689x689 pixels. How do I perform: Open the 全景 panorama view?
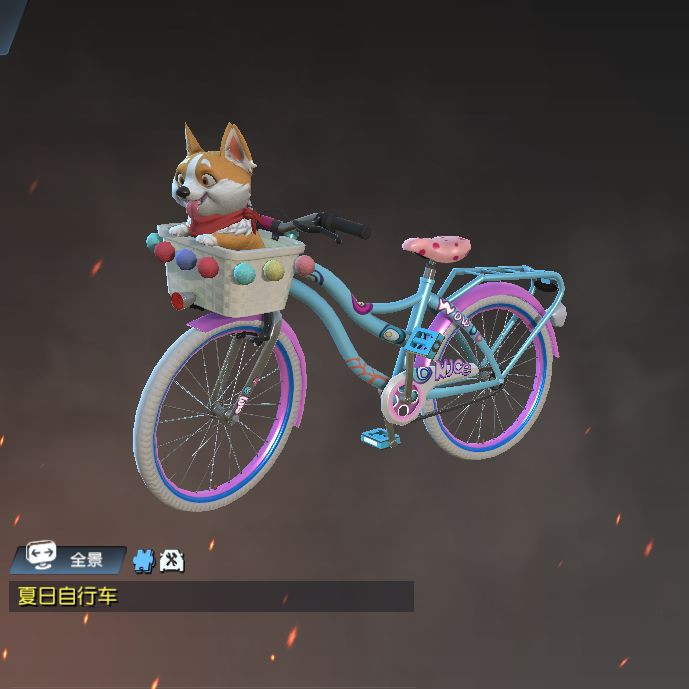coord(68,559)
